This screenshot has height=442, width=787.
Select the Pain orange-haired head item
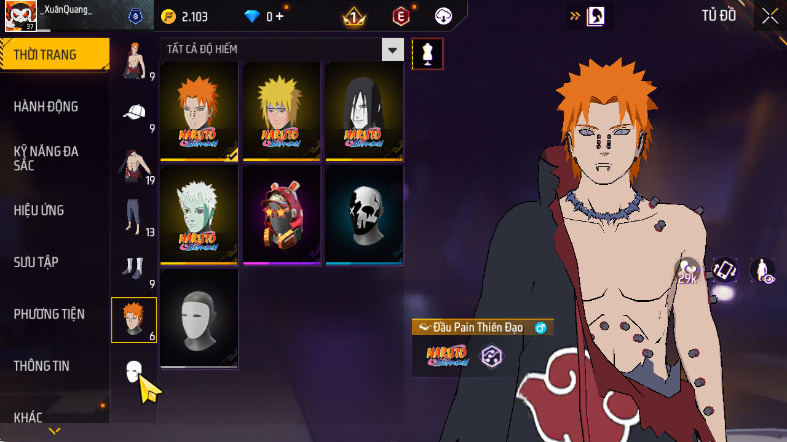point(199,111)
